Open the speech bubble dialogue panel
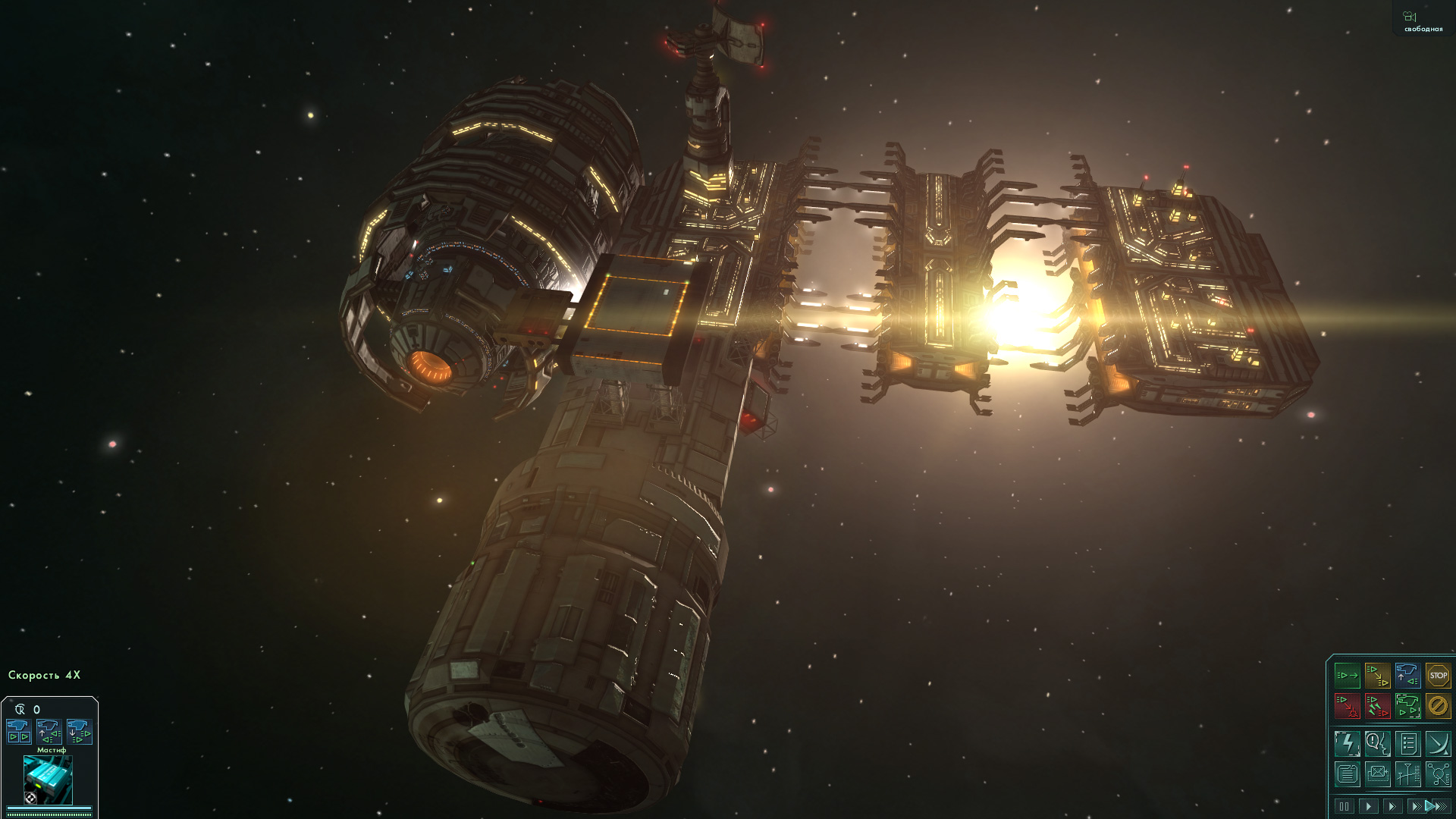Viewport: 1456px width, 819px height. click(1377, 744)
